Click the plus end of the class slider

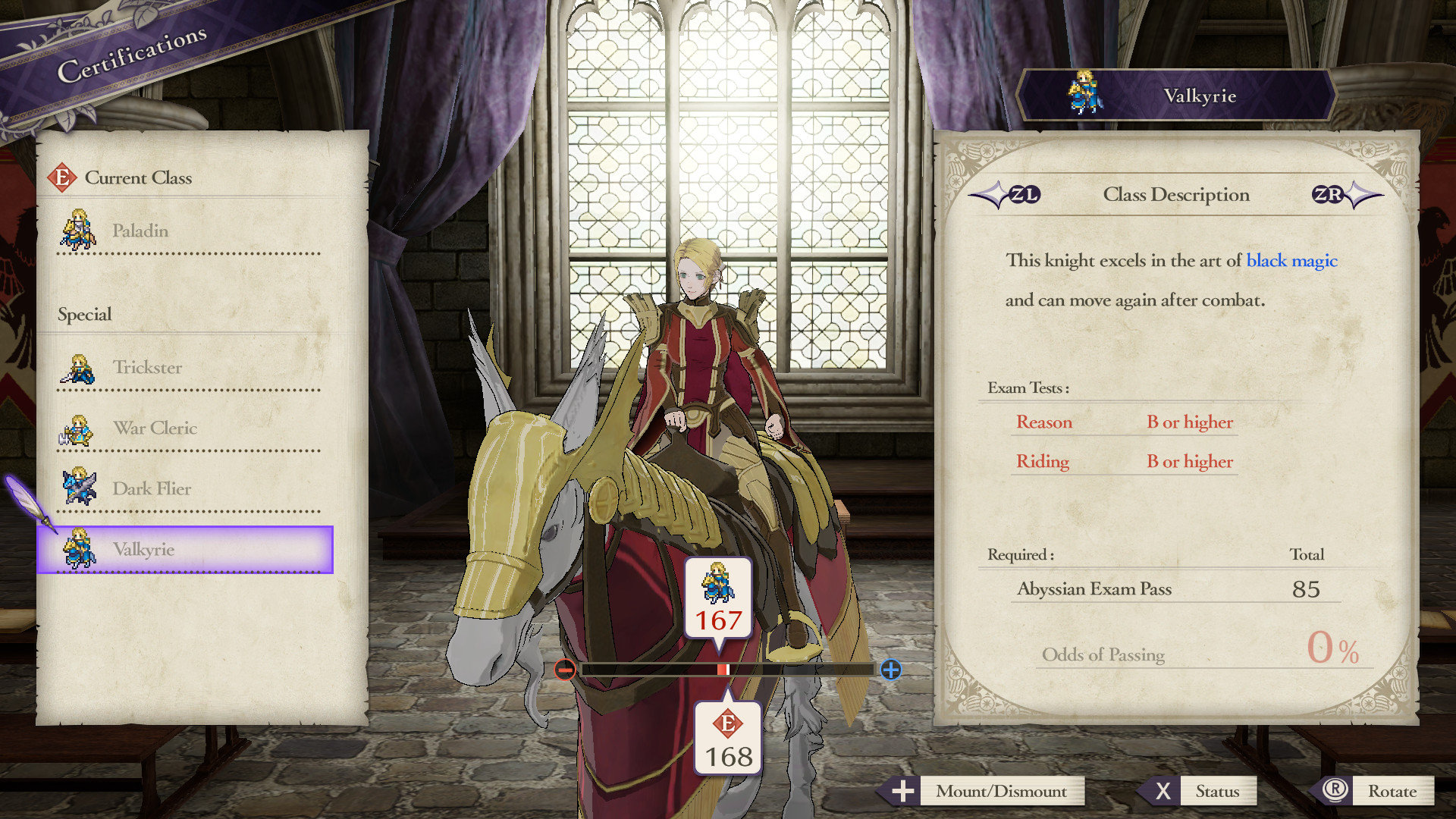pyautogui.click(x=892, y=670)
